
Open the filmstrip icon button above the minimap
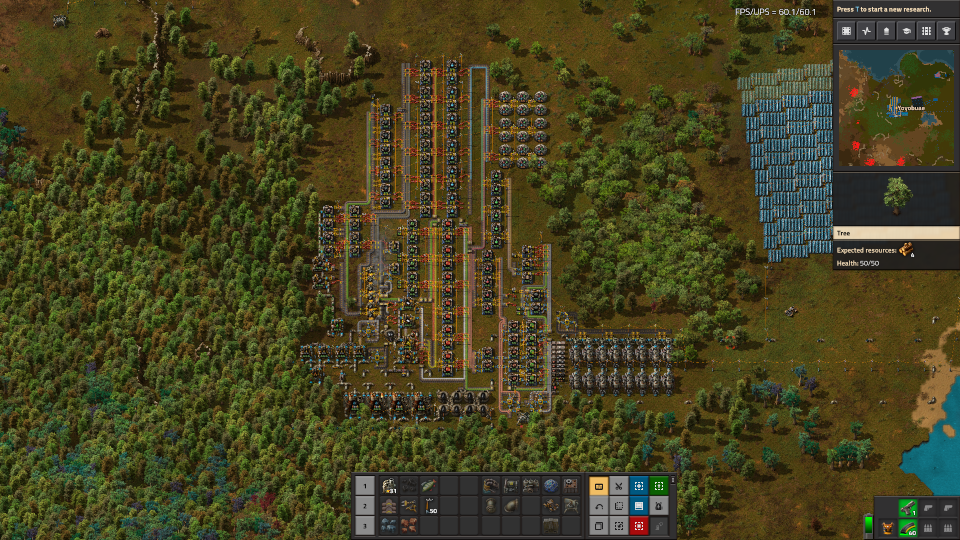846,31
